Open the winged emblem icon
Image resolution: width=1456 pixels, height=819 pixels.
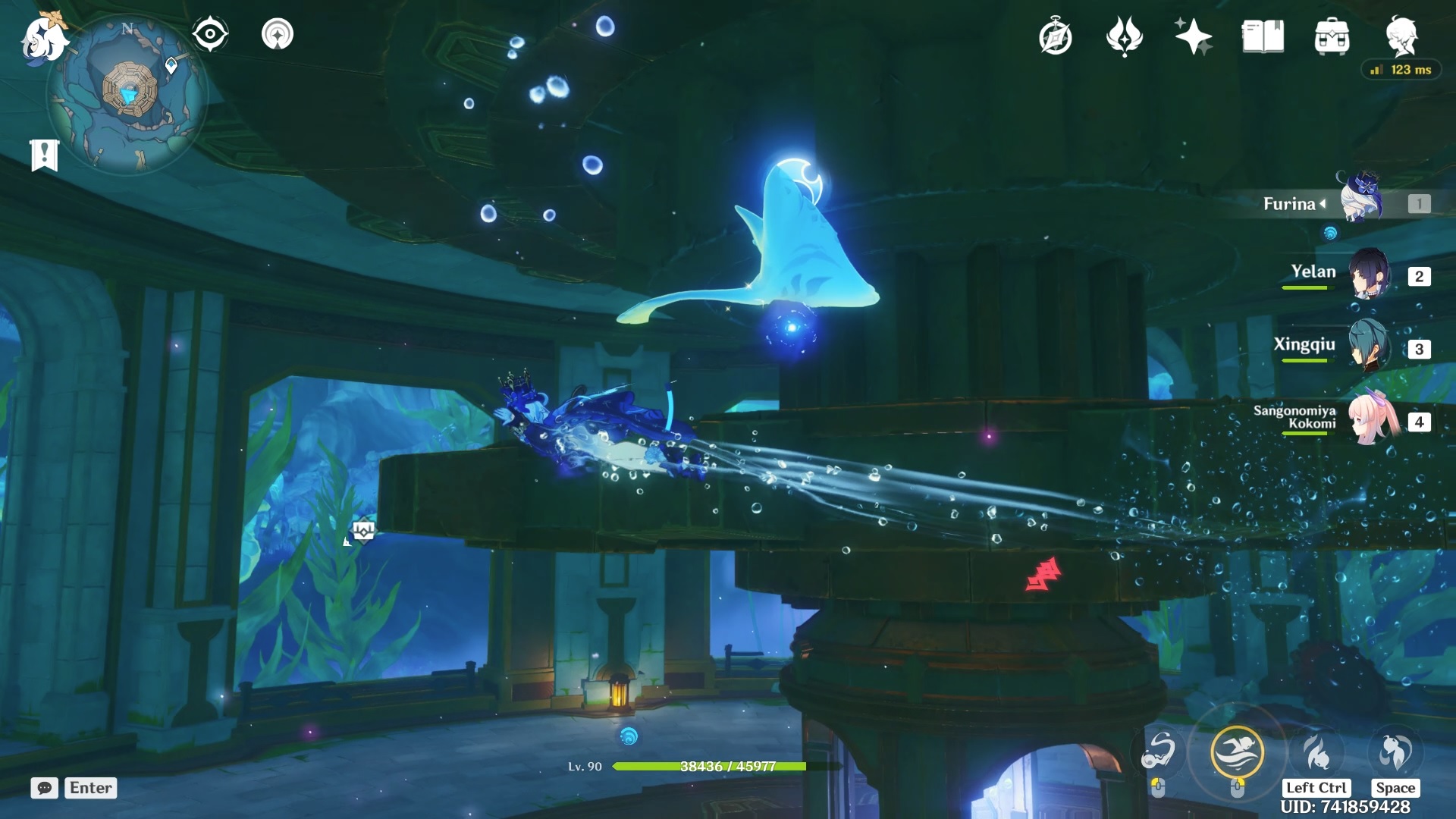tap(1124, 36)
